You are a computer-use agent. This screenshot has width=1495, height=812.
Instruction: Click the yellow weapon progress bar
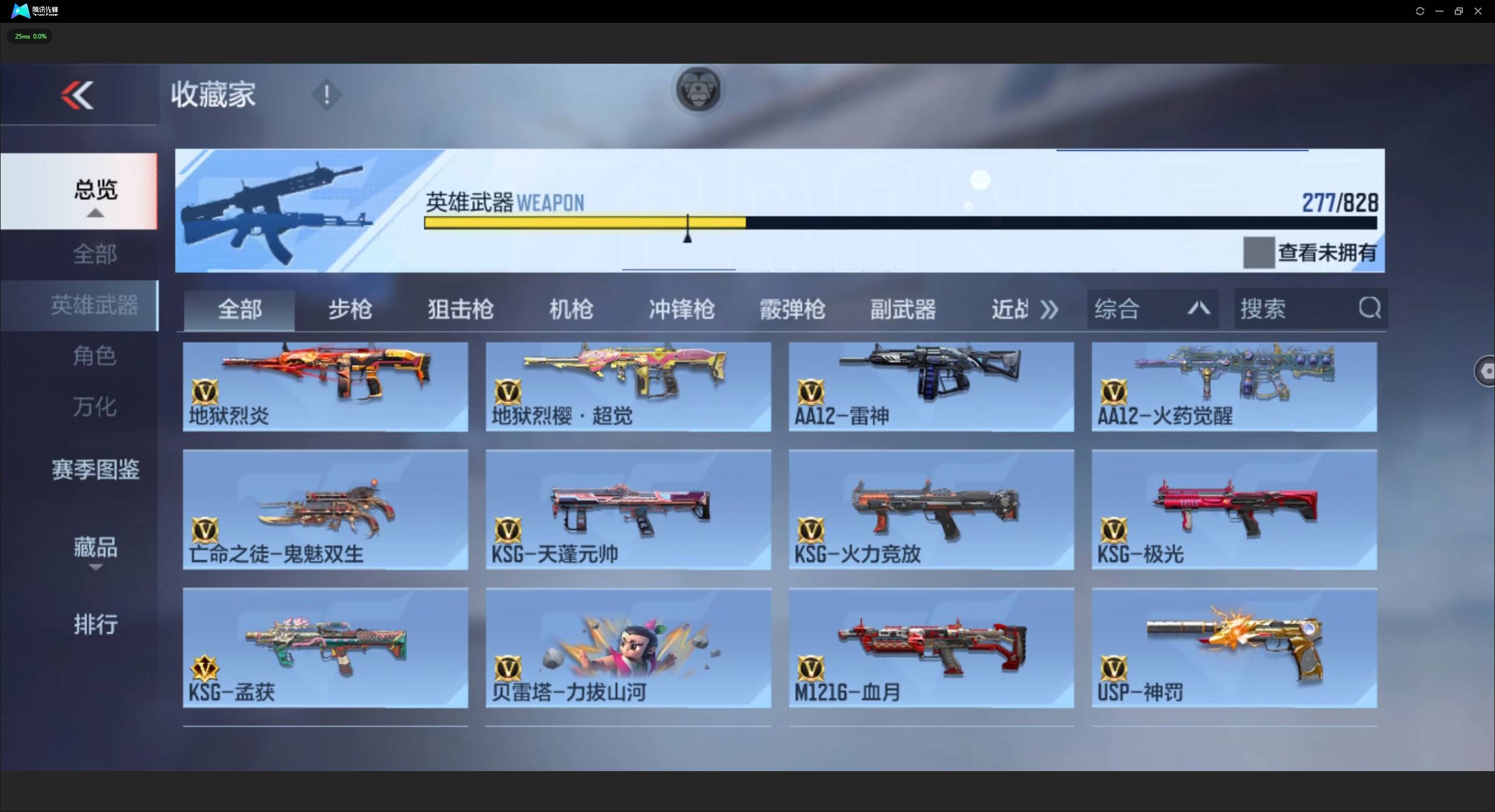tap(584, 223)
